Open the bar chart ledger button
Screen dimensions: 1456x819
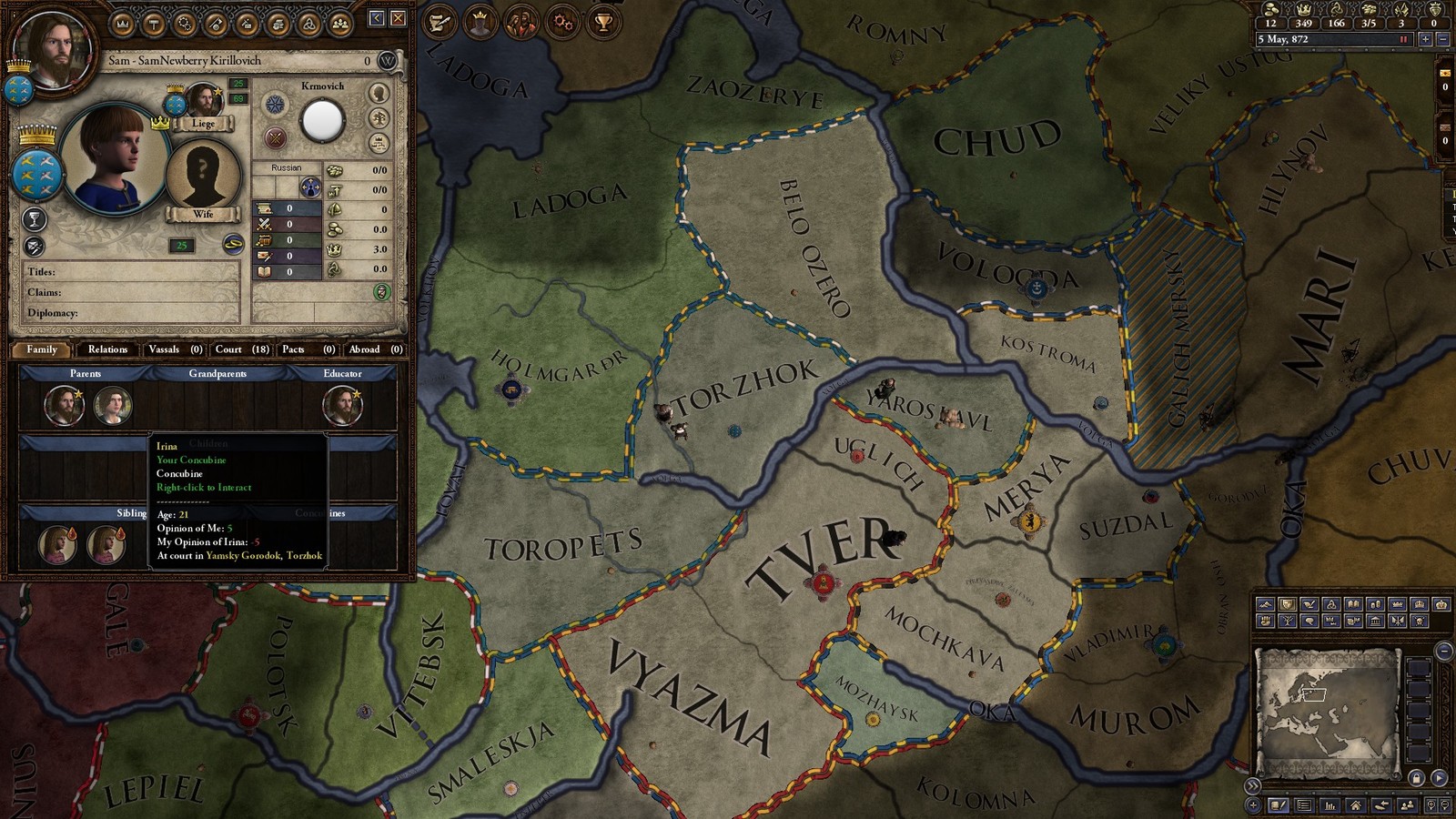coord(1330,805)
